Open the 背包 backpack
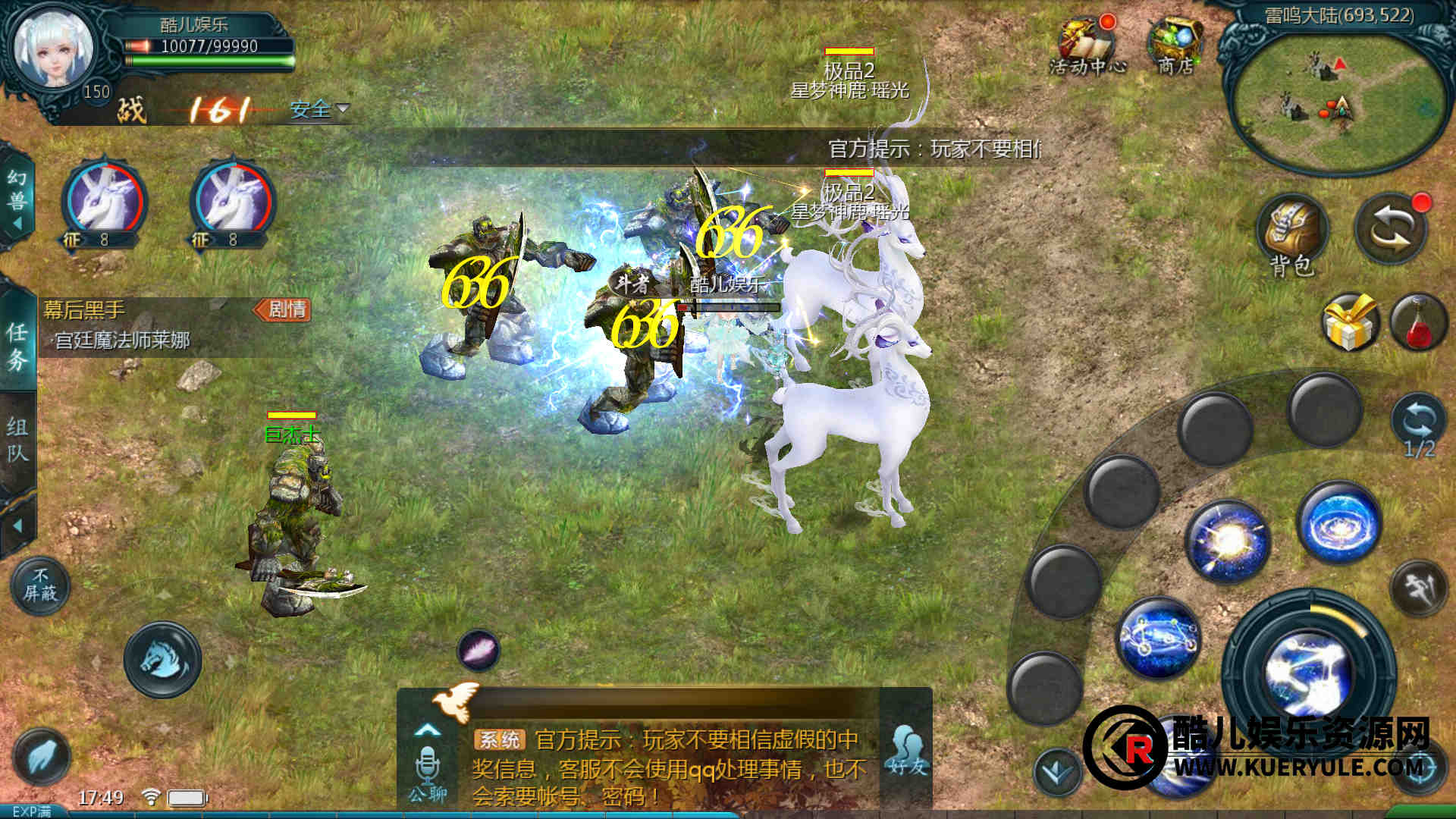The image size is (1456, 819). pos(1291,235)
